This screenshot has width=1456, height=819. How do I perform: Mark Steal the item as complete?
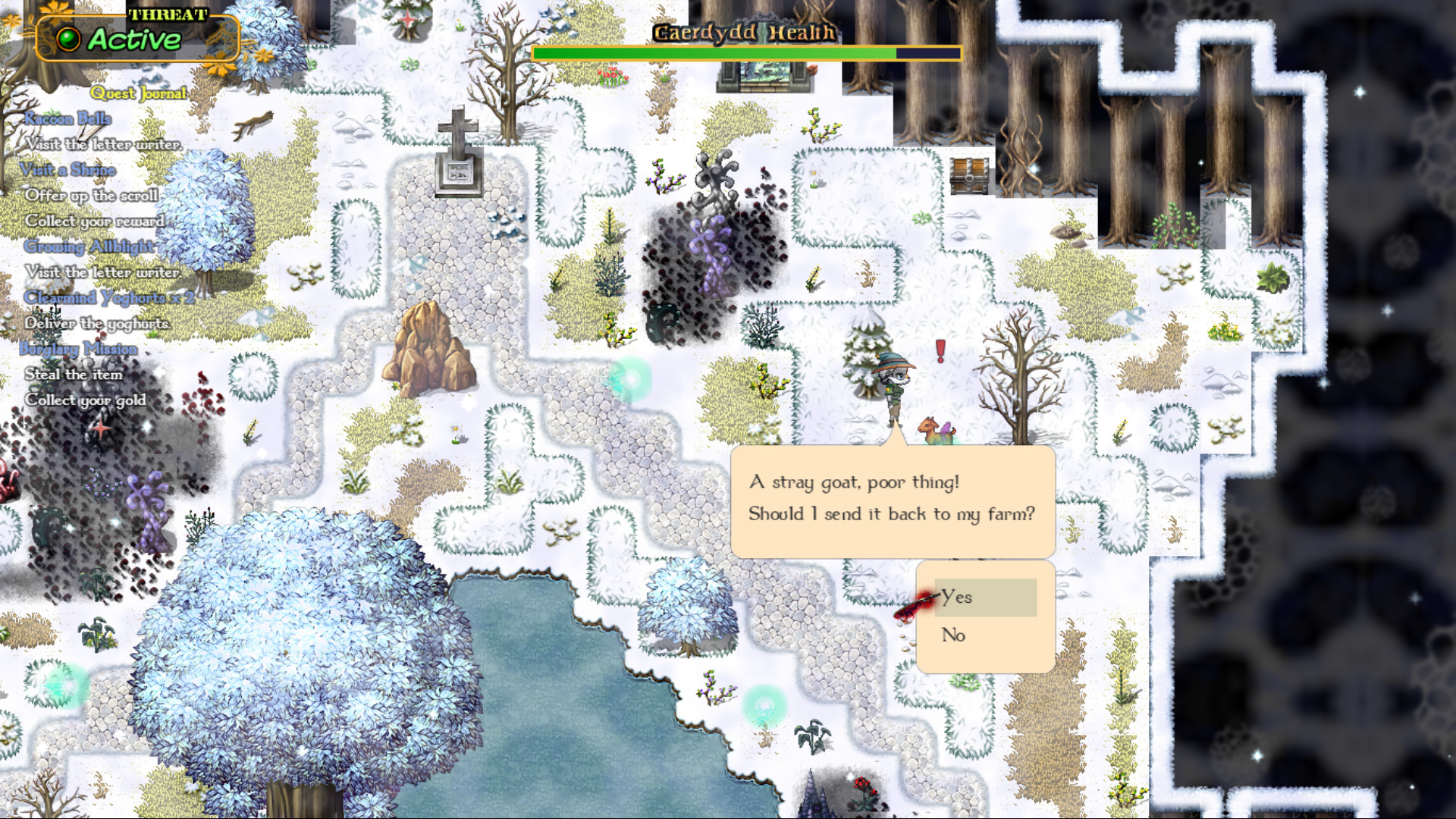point(74,374)
